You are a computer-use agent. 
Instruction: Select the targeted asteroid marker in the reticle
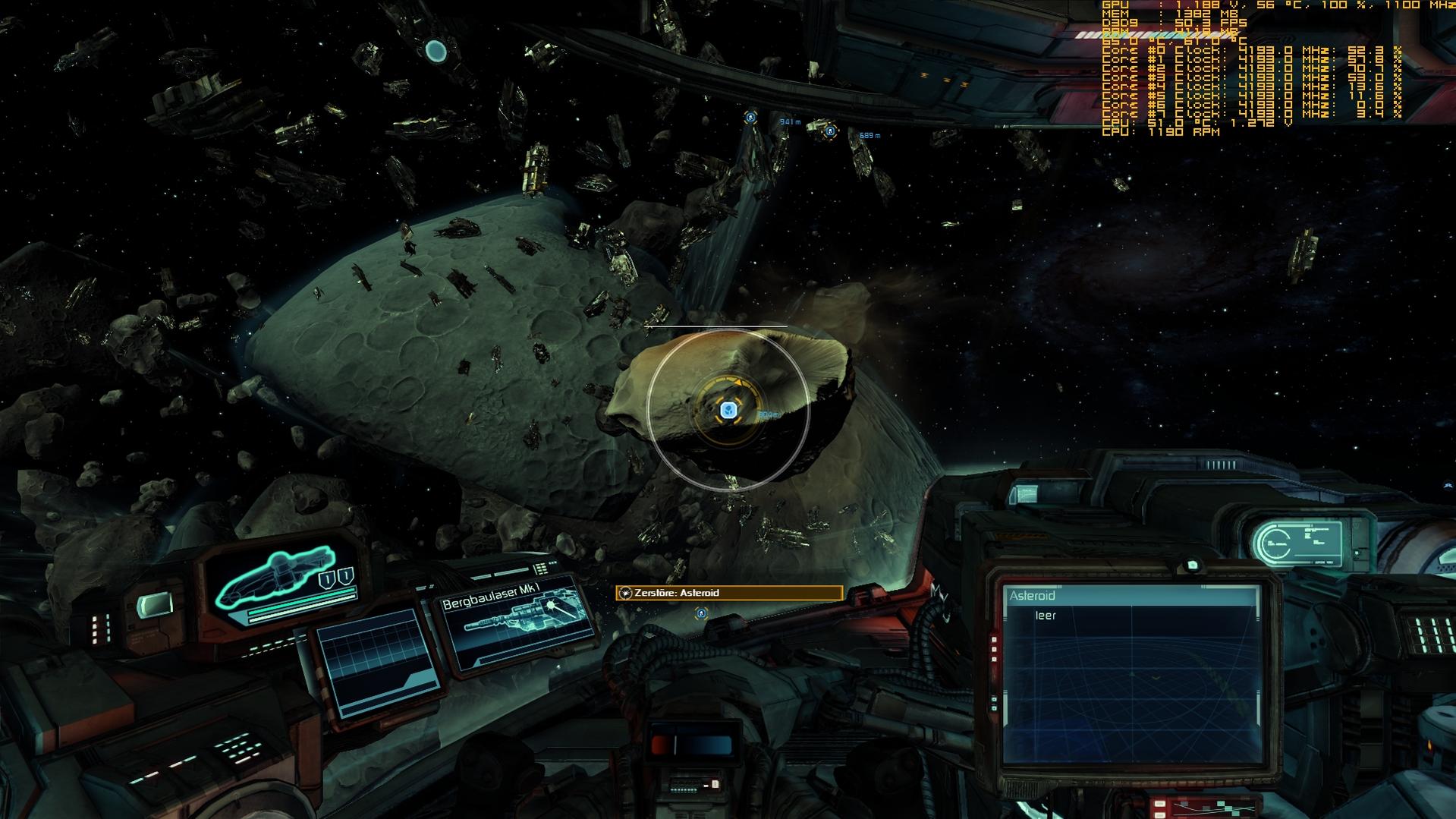(728, 411)
